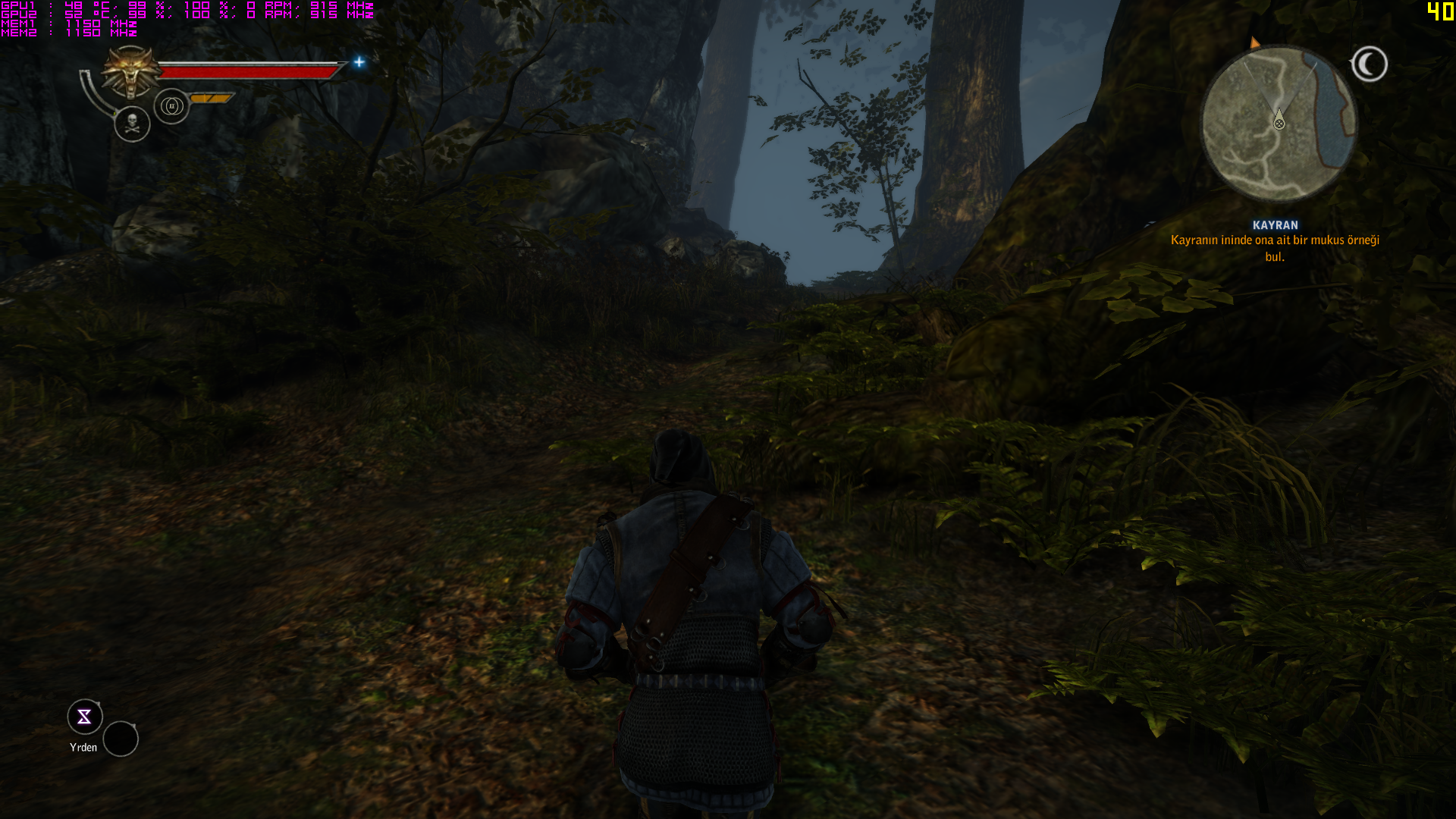Click the circular minimap

coord(1278,123)
